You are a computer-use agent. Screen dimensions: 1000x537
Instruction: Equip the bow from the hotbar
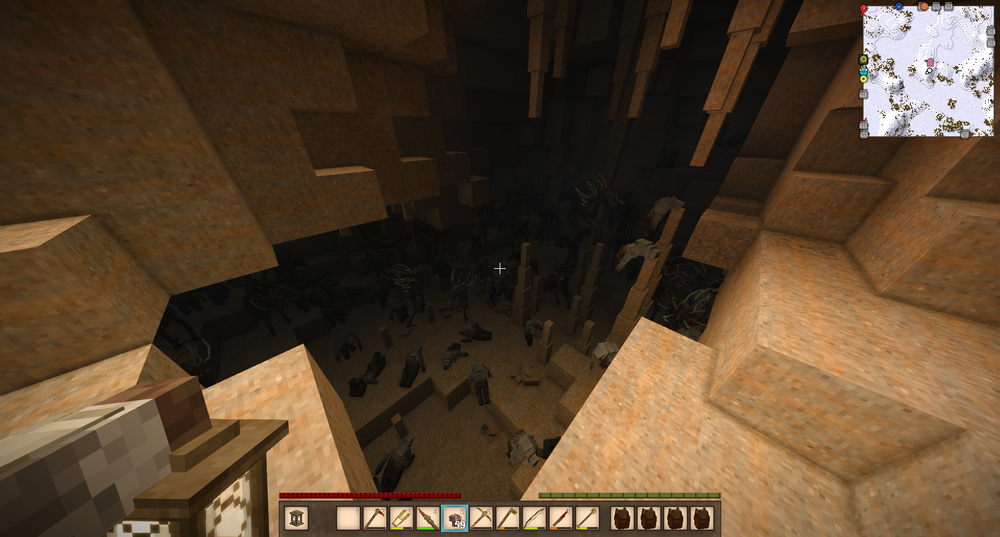[x=534, y=518]
